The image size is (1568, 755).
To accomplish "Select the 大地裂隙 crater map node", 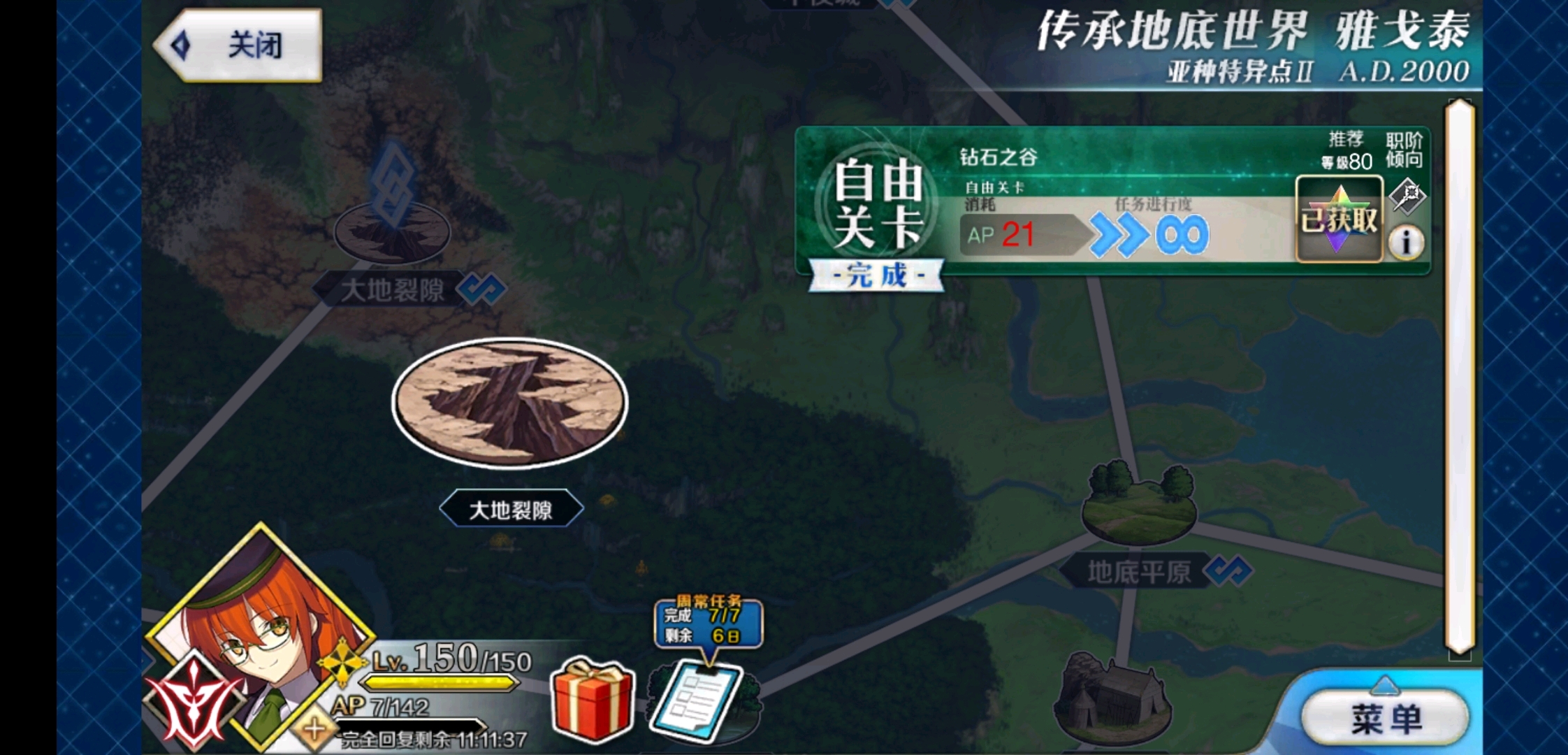I will (x=510, y=402).
